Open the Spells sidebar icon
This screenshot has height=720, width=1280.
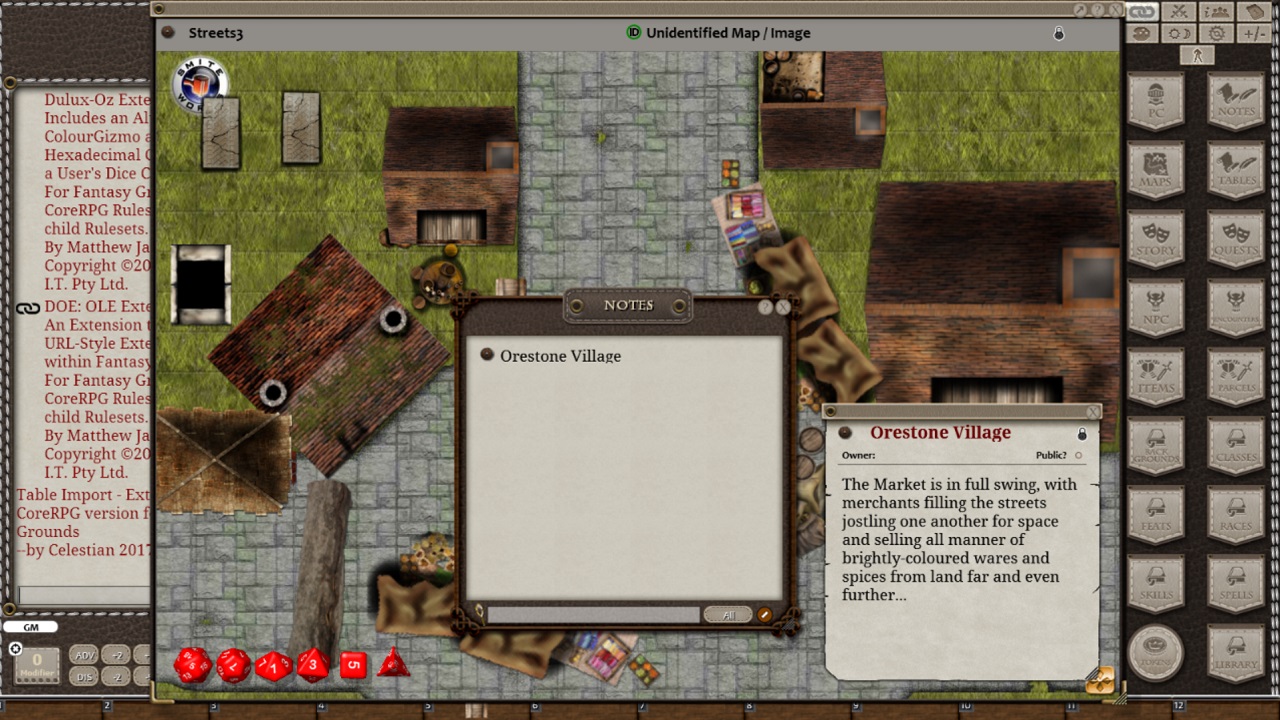[x=1235, y=584]
